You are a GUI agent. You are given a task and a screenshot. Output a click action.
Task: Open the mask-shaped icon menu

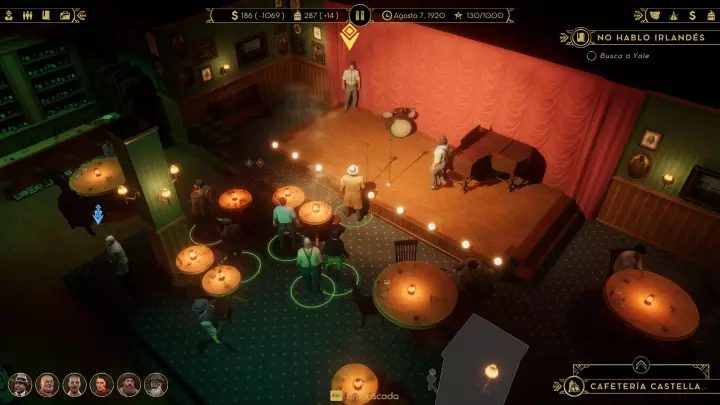coord(654,15)
